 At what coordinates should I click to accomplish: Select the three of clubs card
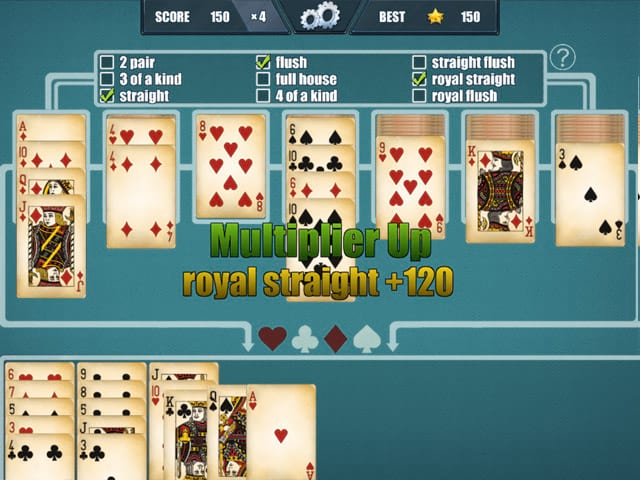111,457
